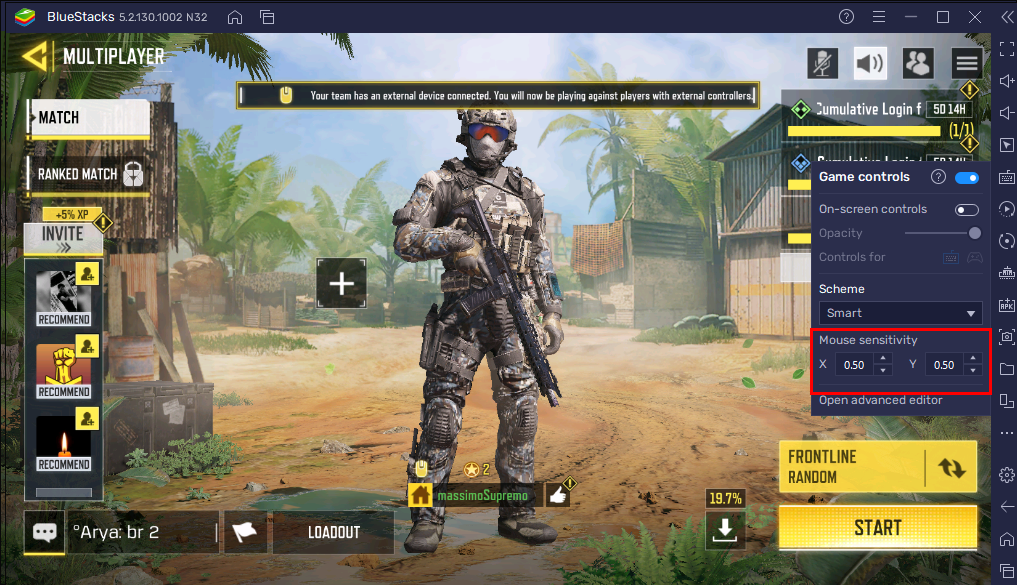
Task: Open the friends list icon
Action: (x=917, y=64)
